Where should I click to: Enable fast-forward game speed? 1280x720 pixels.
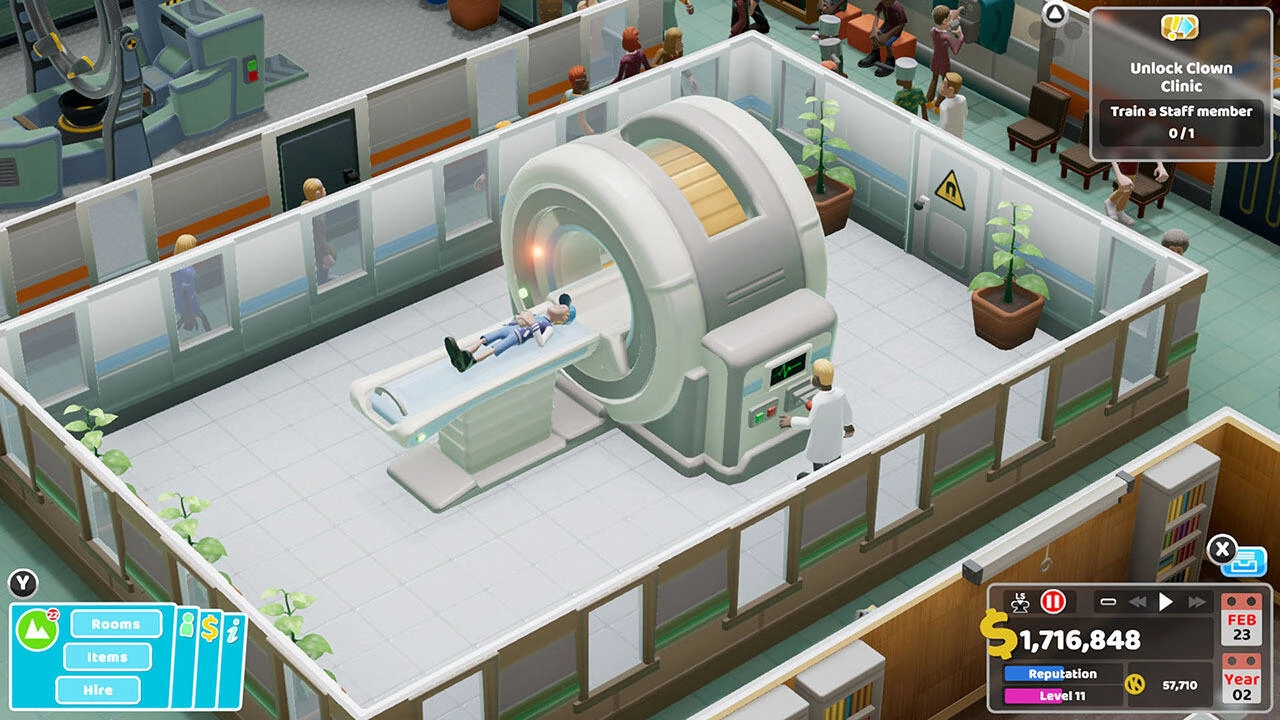[x=1196, y=602]
